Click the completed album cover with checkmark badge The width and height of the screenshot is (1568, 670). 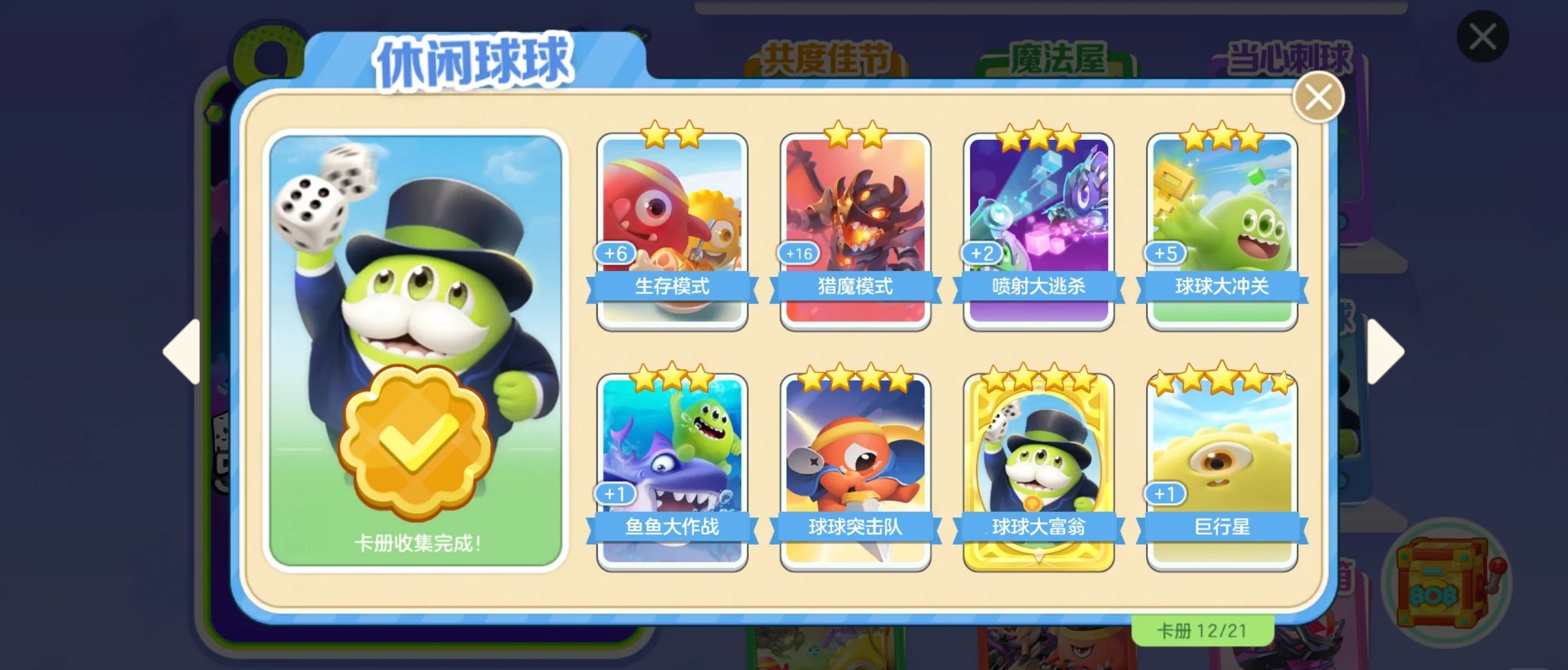tap(416, 350)
